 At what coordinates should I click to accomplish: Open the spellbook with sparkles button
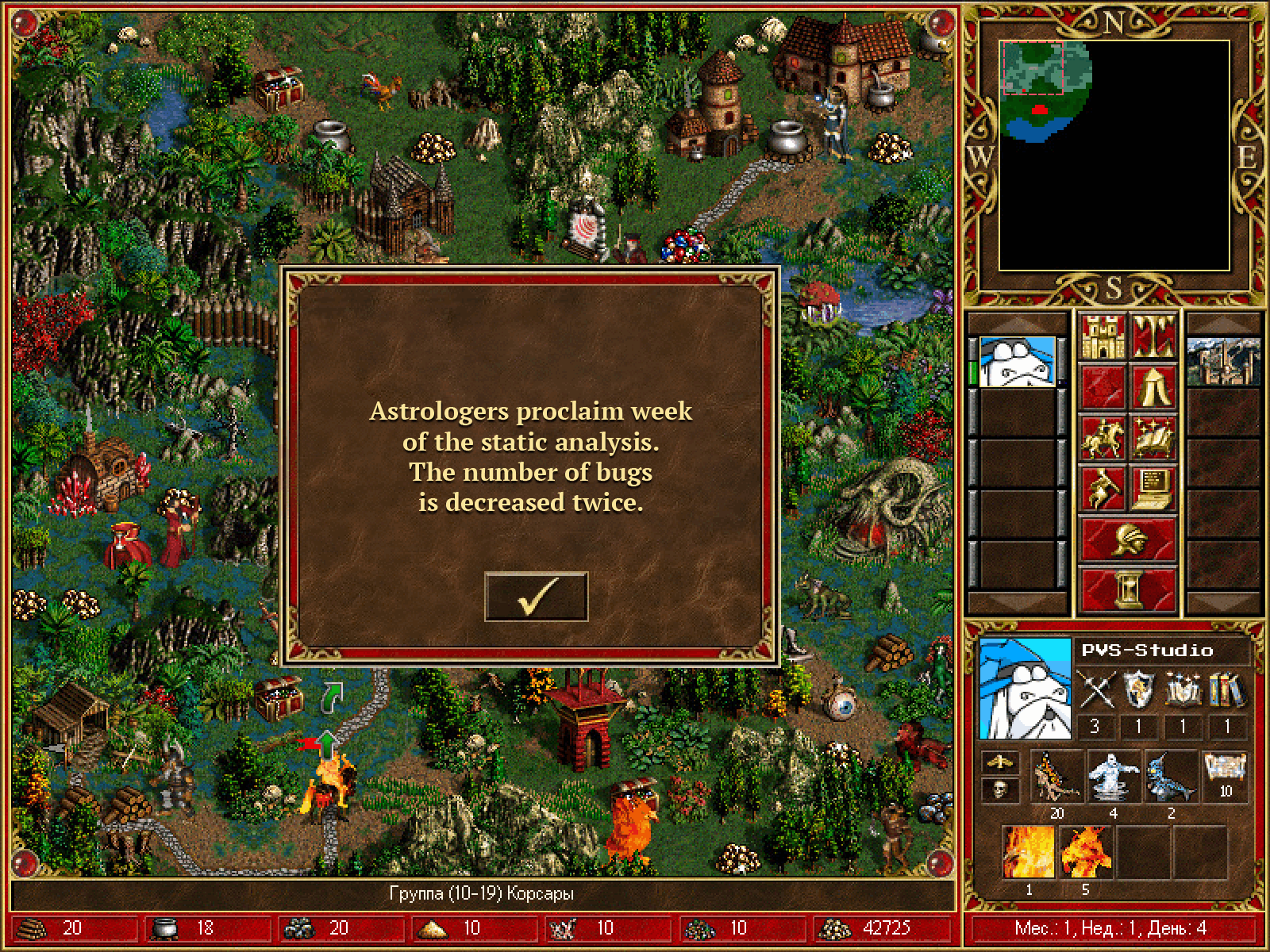point(1153,438)
